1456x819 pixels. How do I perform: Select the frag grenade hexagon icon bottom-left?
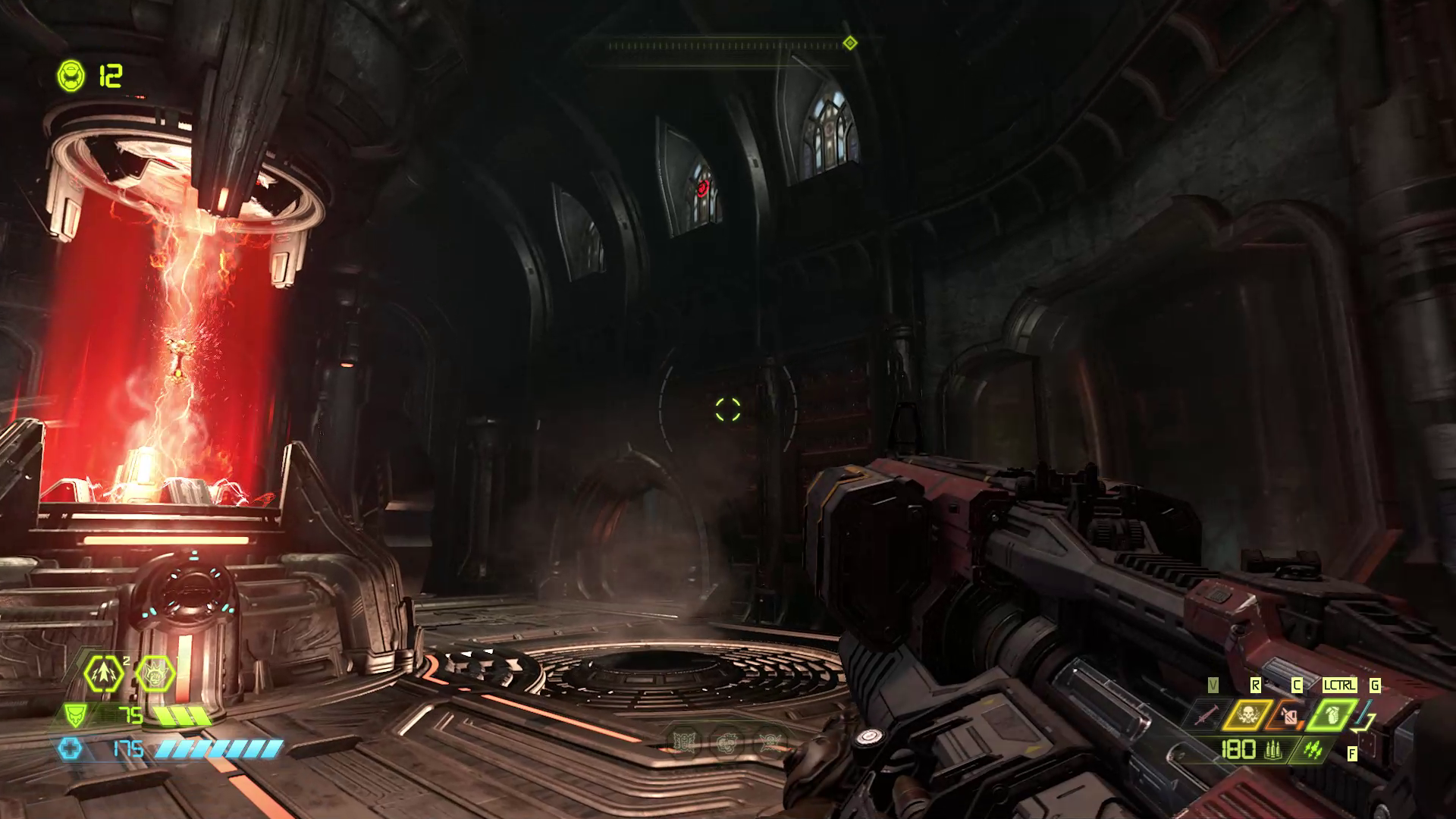pos(103,673)
